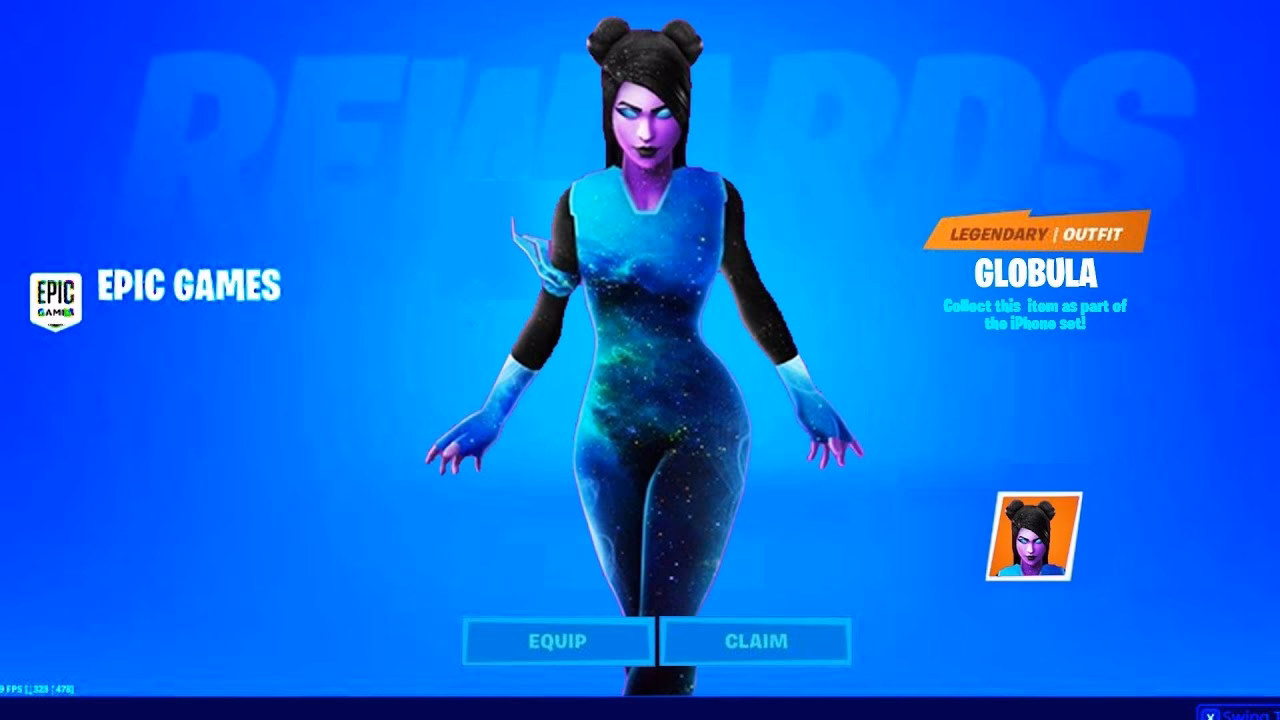The image size is (1280, 720).
Task: Click the GAMER text on the Epic badge
Action: (57, 313)
